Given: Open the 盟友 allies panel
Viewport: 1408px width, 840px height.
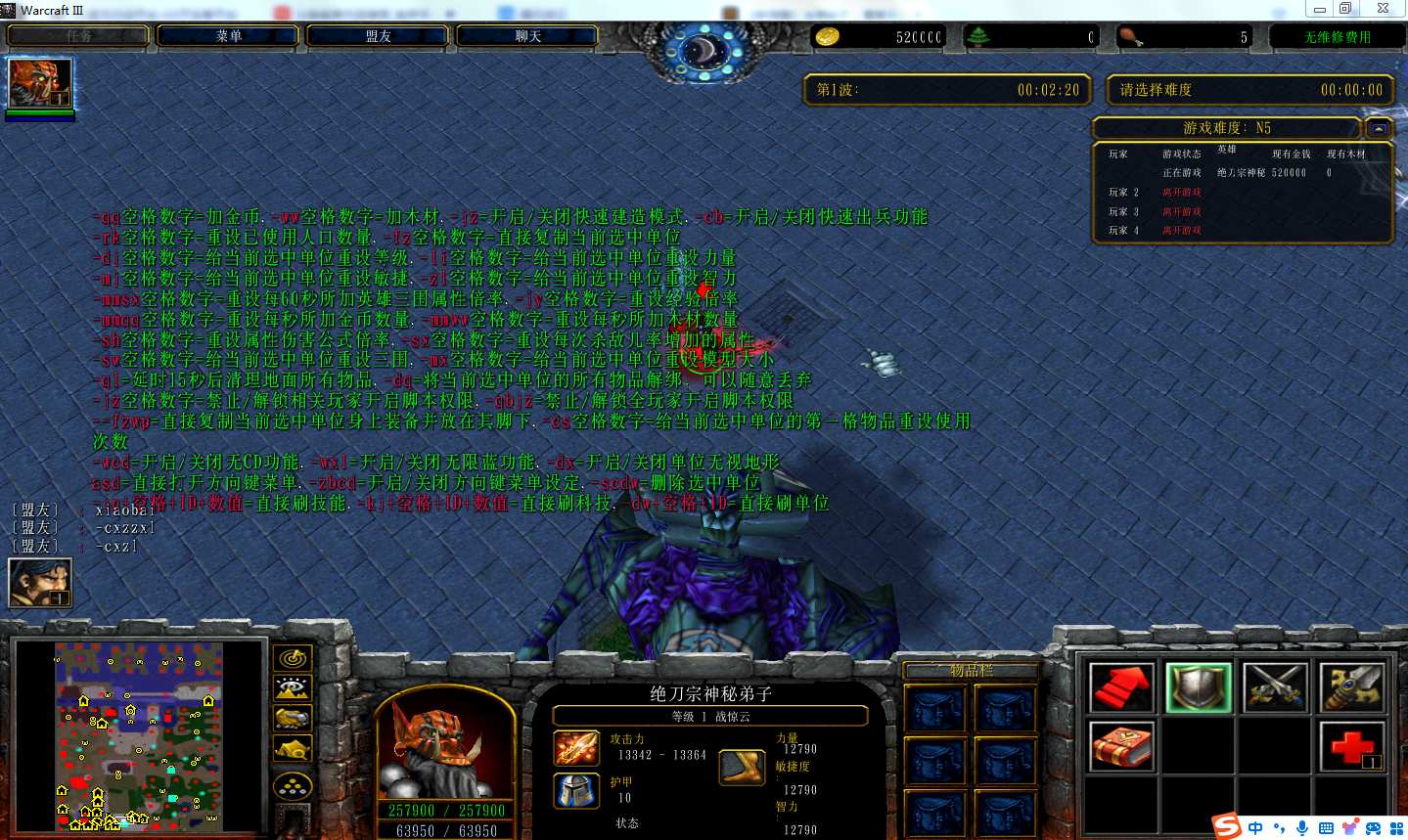Looking at the screenshot, I should [x=379, y=36].
